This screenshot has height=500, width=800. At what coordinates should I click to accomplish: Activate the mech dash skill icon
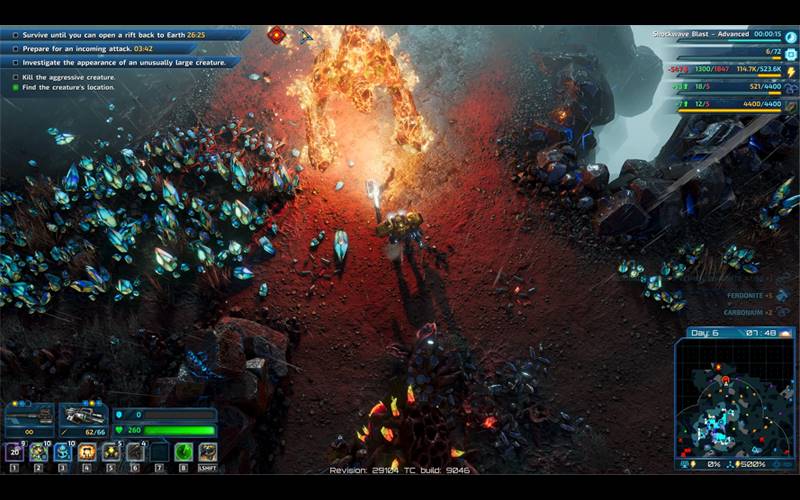(207, 452)
